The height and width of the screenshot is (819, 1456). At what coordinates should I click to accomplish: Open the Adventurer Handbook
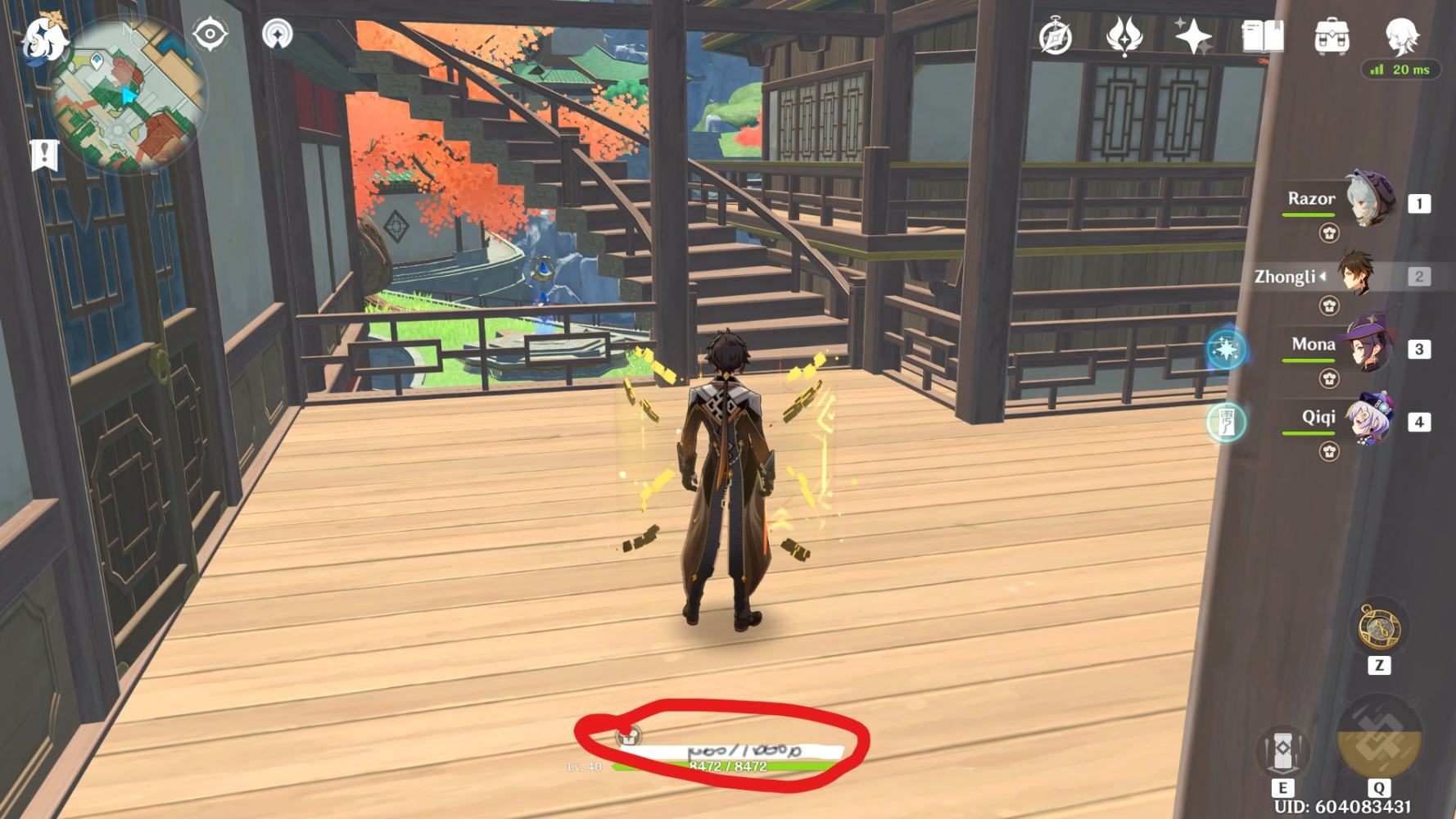(1264, 36)
